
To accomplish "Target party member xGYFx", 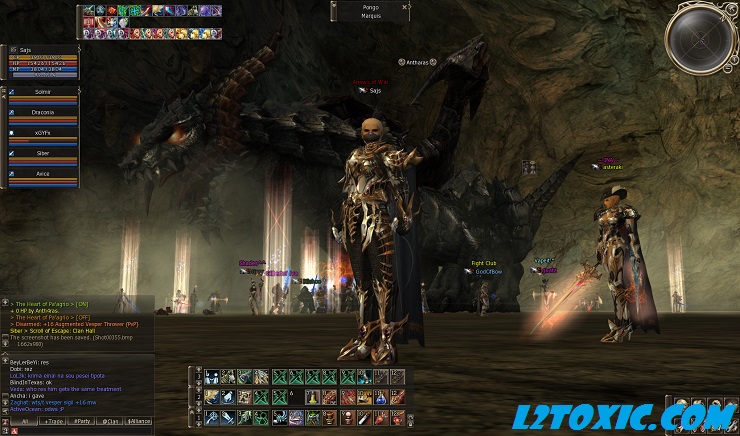I will (x=42, y=134).
